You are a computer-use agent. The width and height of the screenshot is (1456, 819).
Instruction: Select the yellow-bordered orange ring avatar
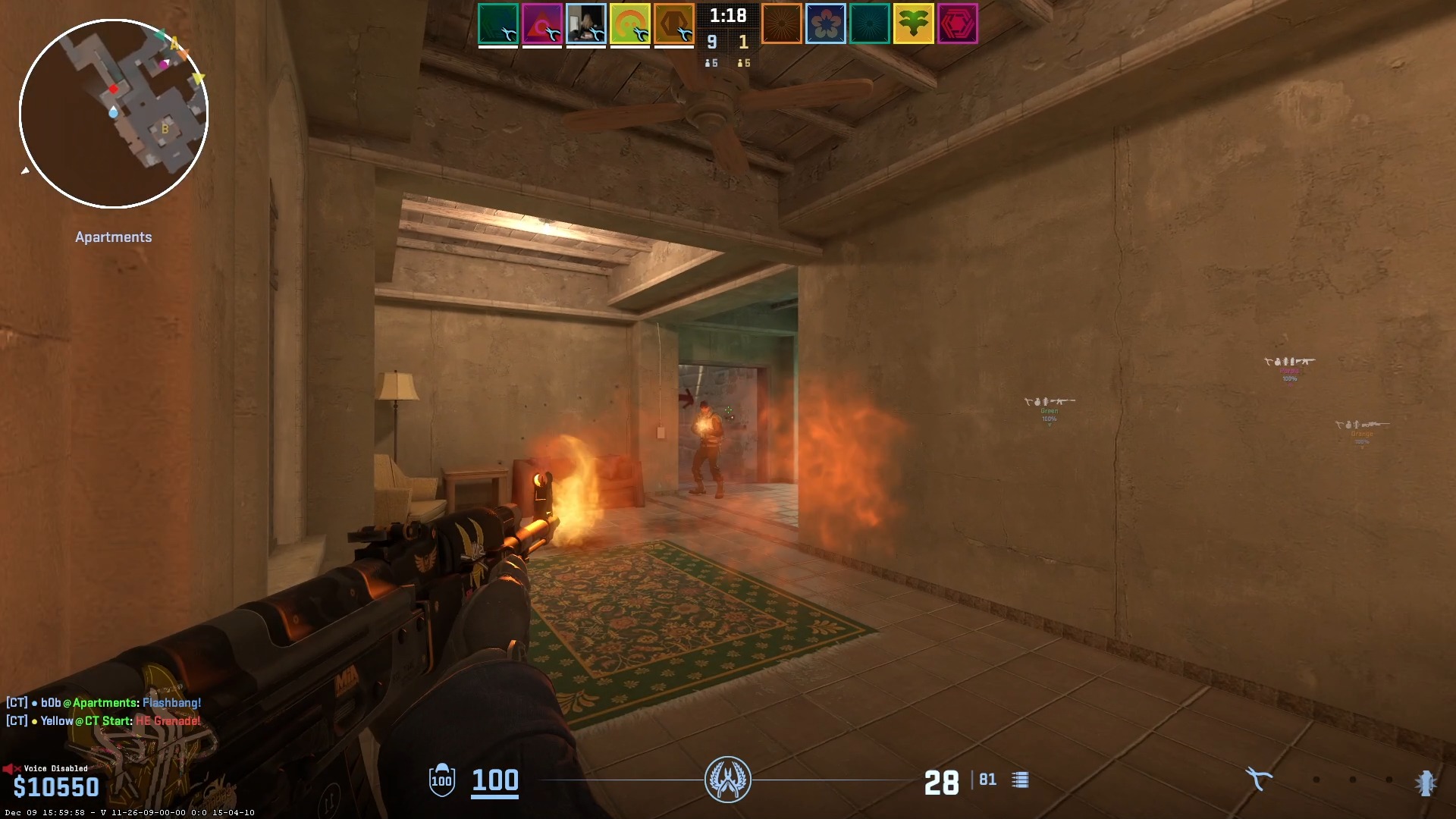630,24
